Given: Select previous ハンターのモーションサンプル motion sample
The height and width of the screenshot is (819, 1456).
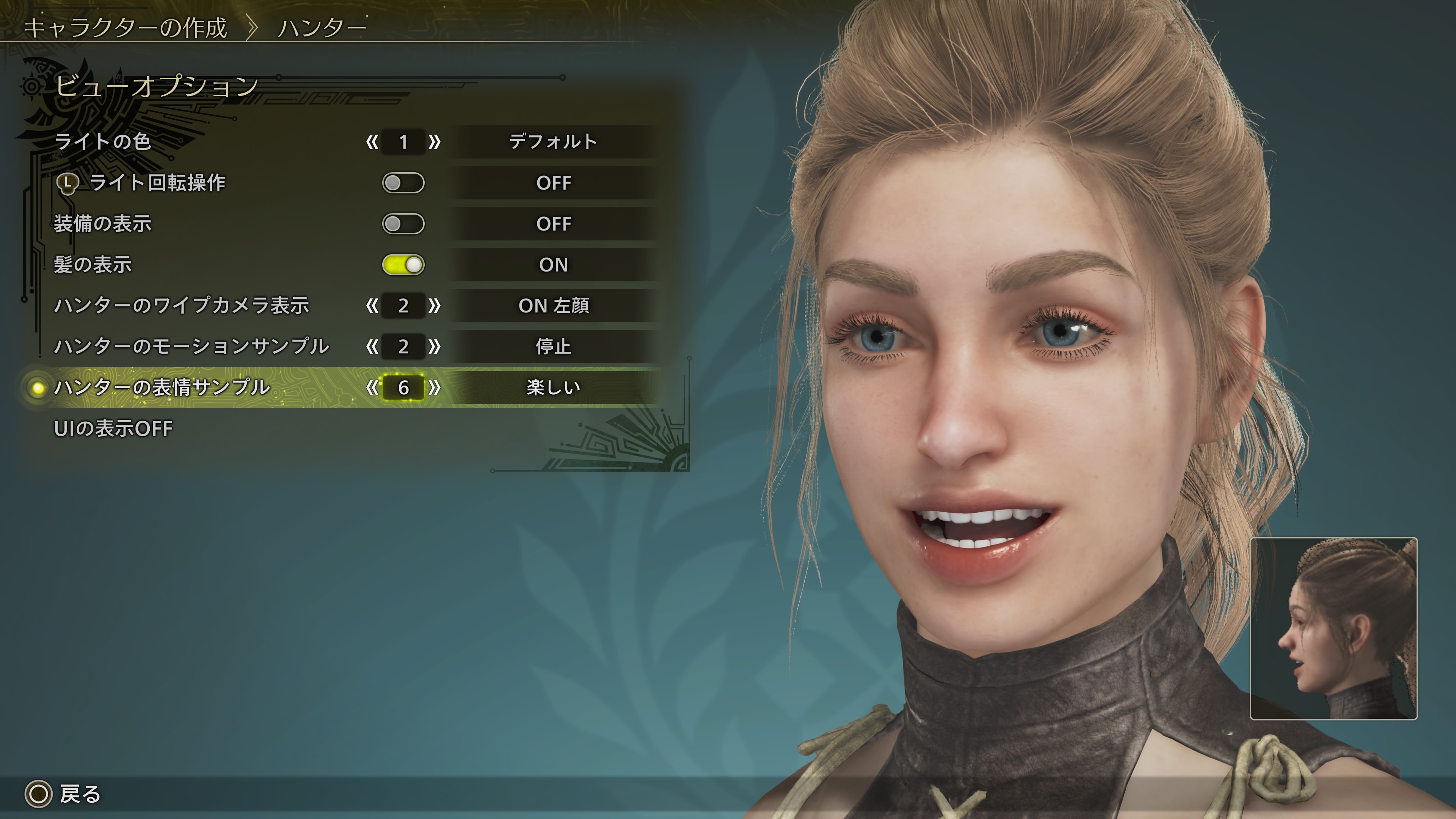Looking at the screenshot, I should [x=372, y=347].
